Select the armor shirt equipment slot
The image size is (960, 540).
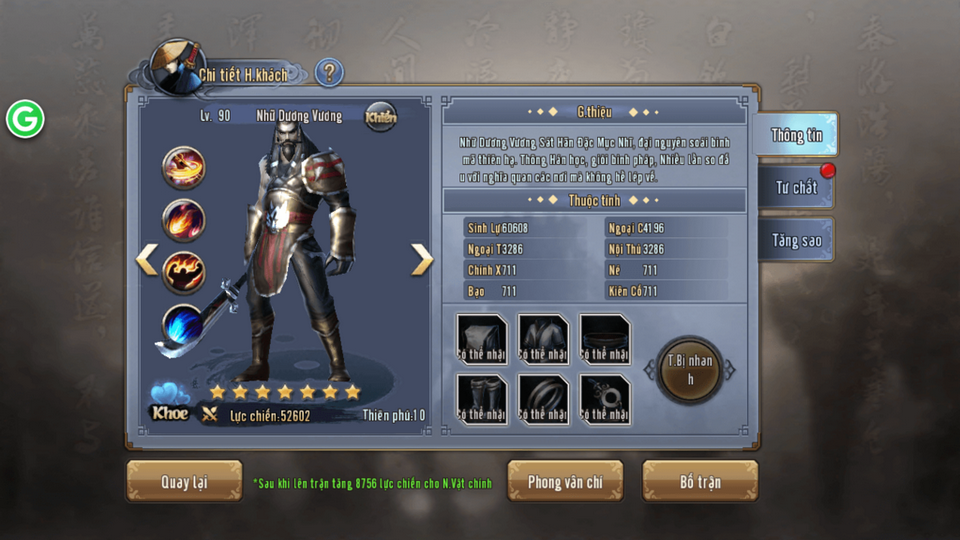pos(543,339)
